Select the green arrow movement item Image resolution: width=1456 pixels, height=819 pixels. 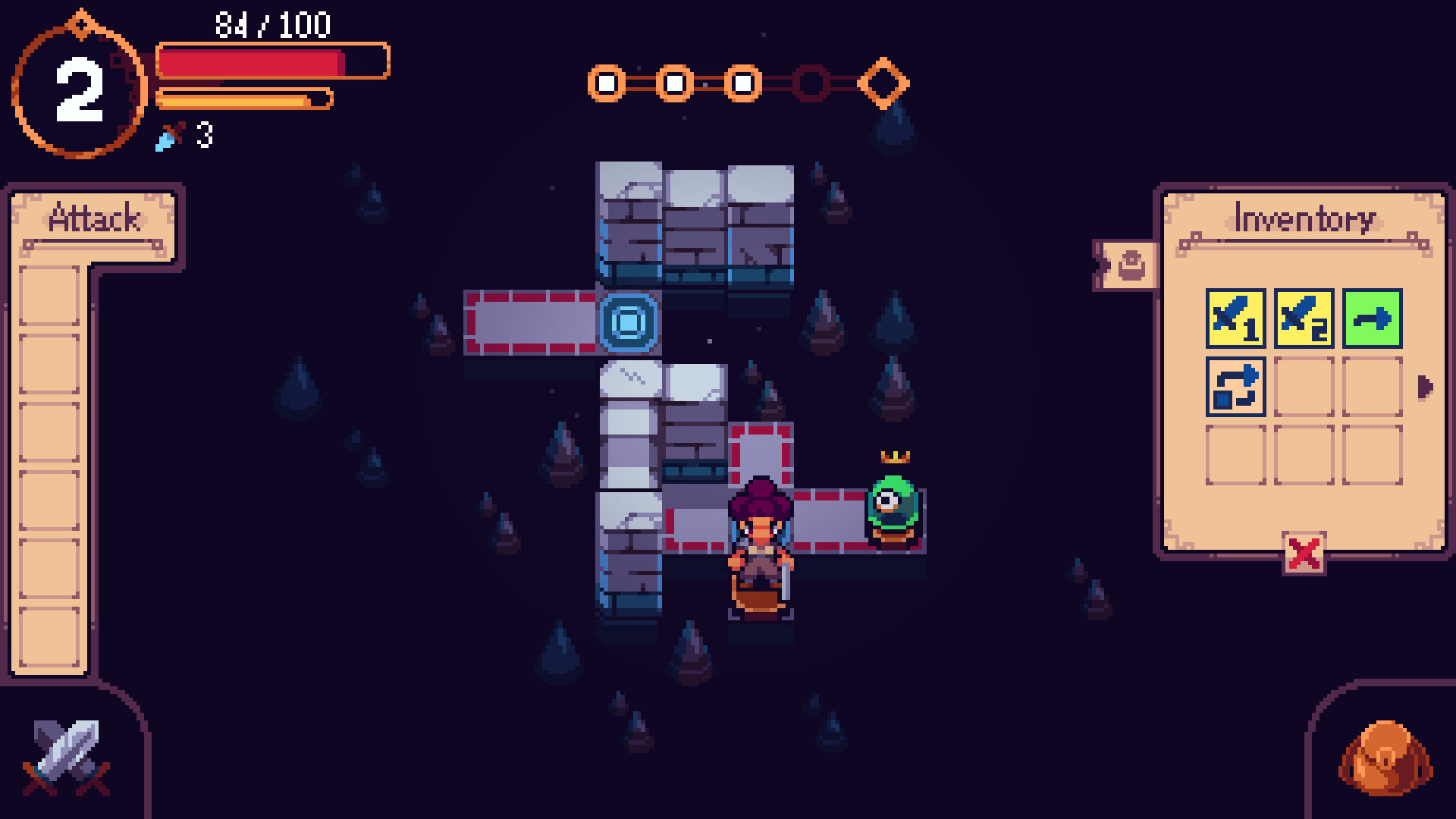coord(1373,318)
